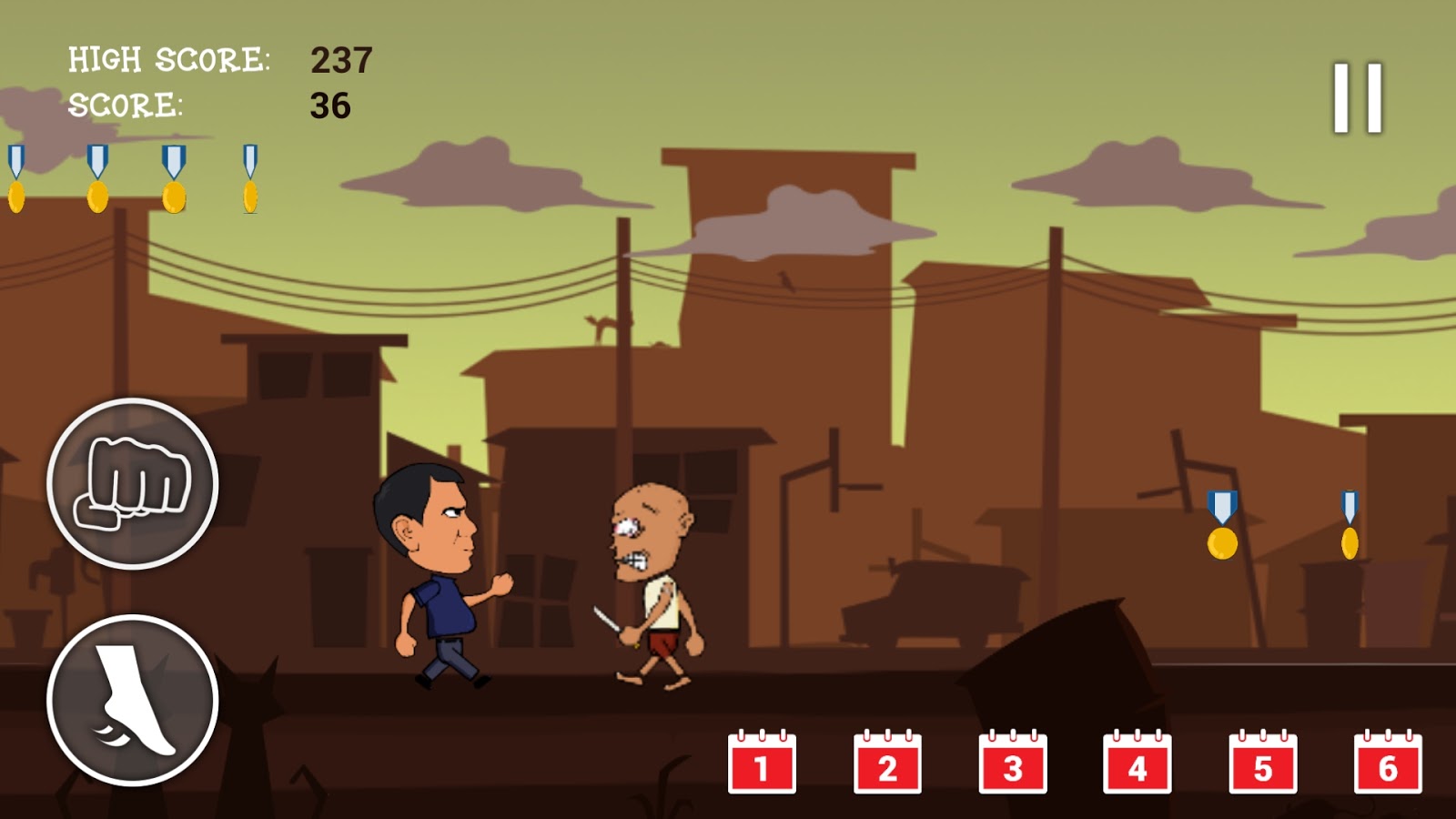Click the enemy holding a knife
Viewport: 1456px width, 819px height.
tap(651, 582)
